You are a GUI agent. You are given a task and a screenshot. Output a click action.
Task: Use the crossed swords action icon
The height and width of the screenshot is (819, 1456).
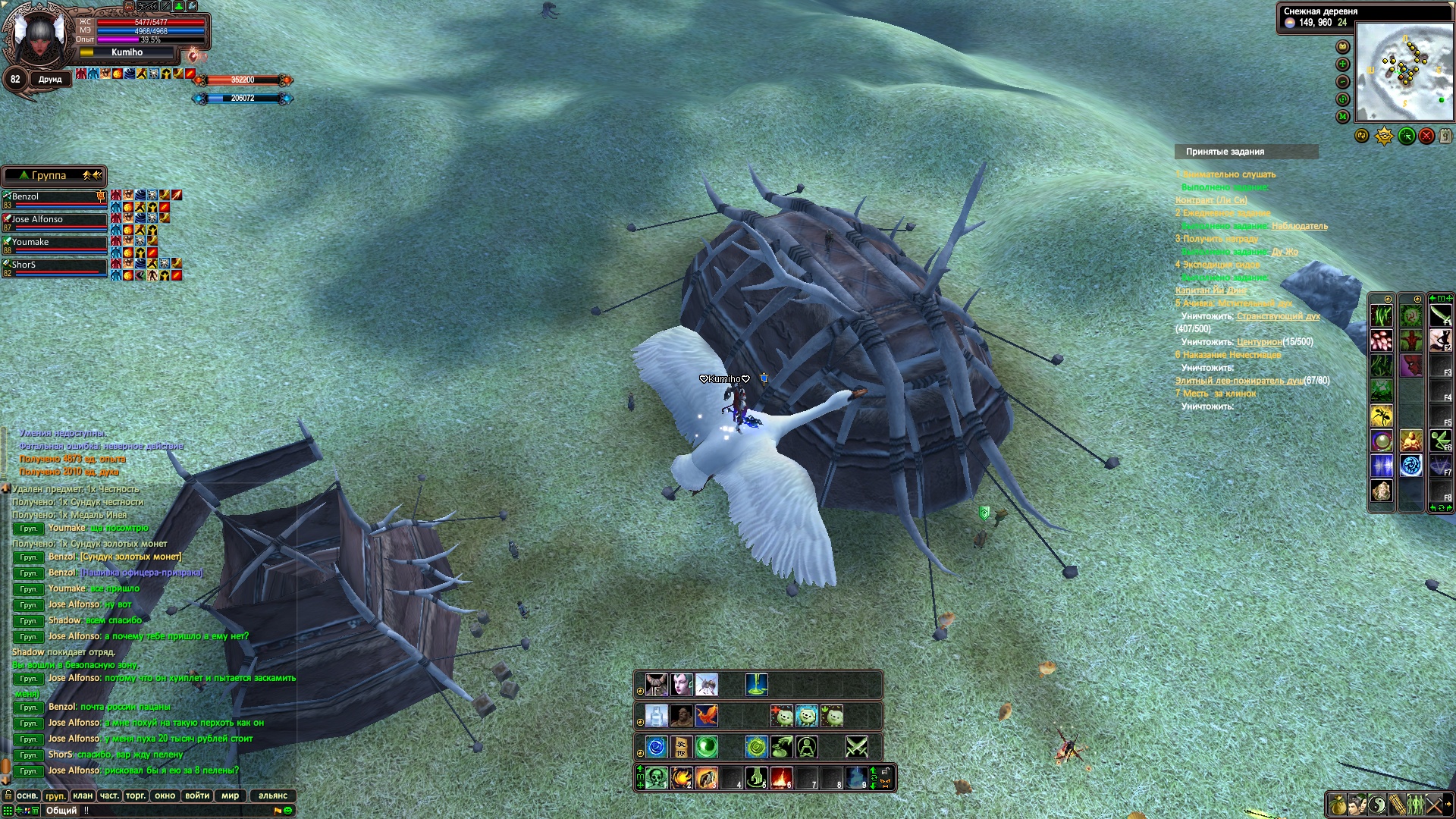[857, 747]
